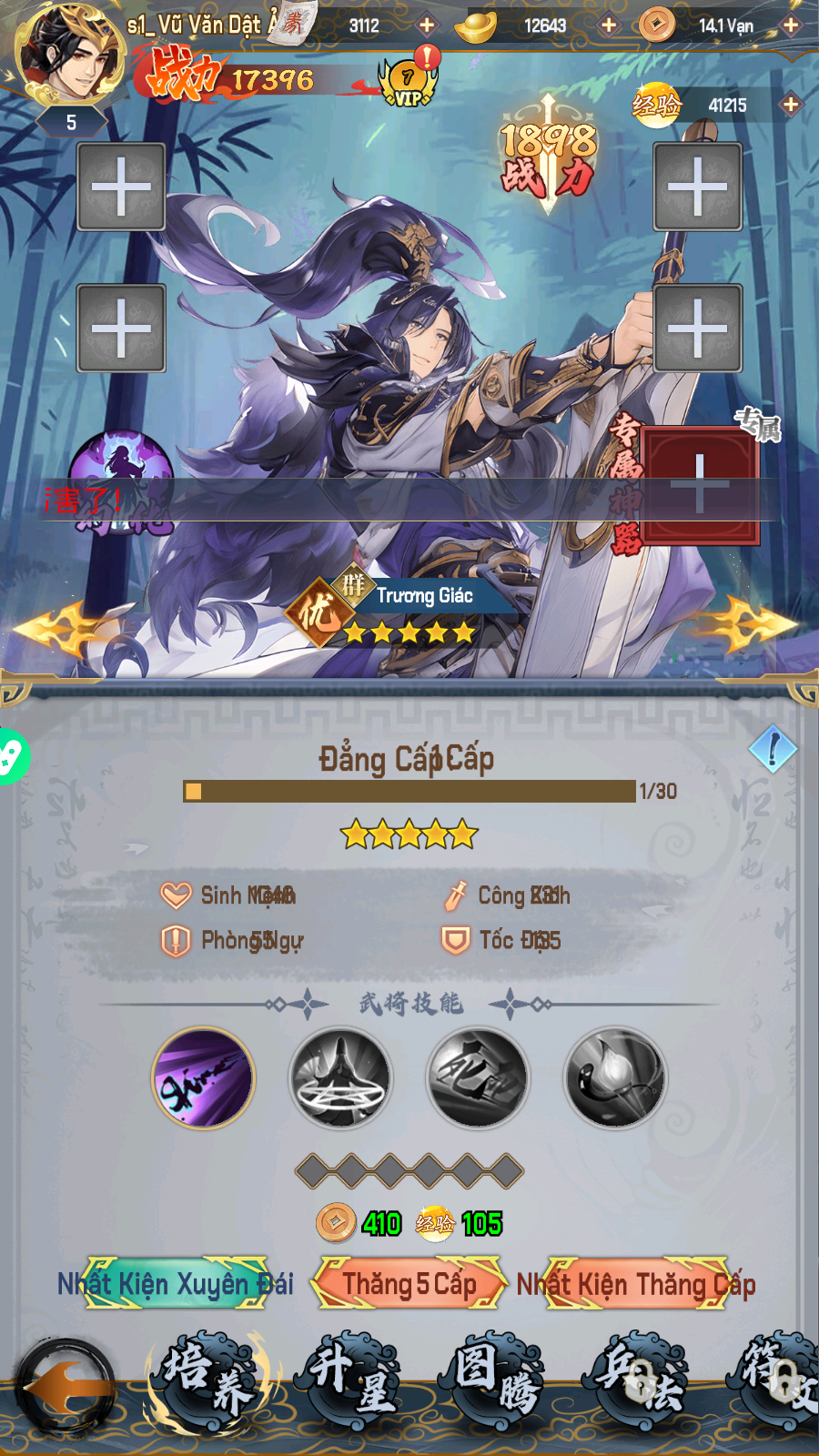Open the red exclusive weapon slot
The height and width of the screenshot is (1456, 819).
(699, 483)
